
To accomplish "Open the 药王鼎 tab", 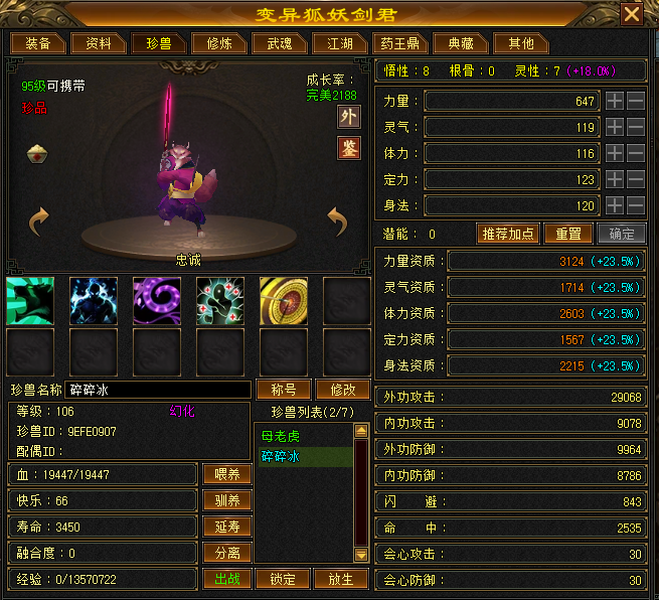I will click(400, 44).
